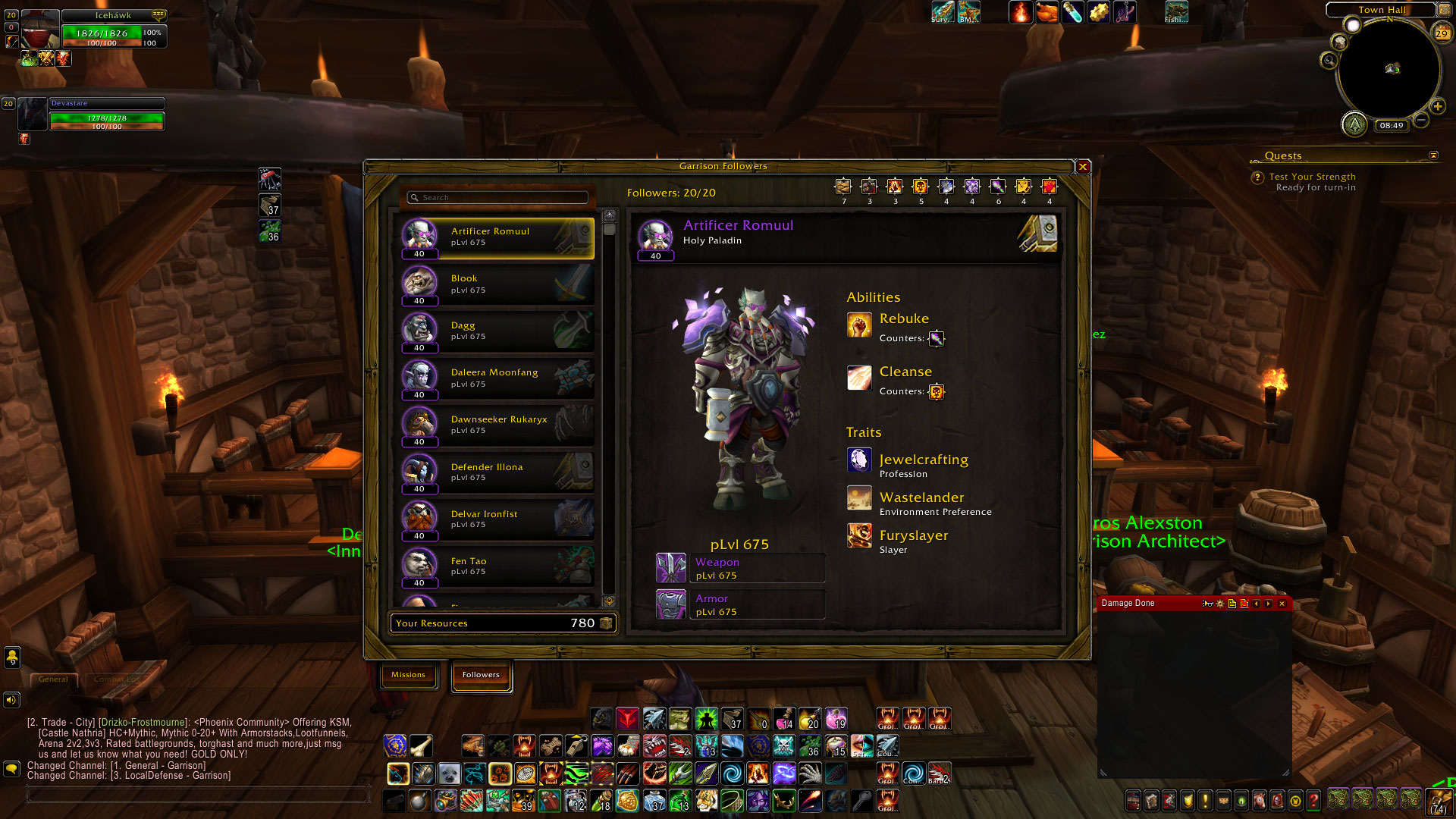
Task: Switch to the Followers tab
Action: (x=481, y=675)
